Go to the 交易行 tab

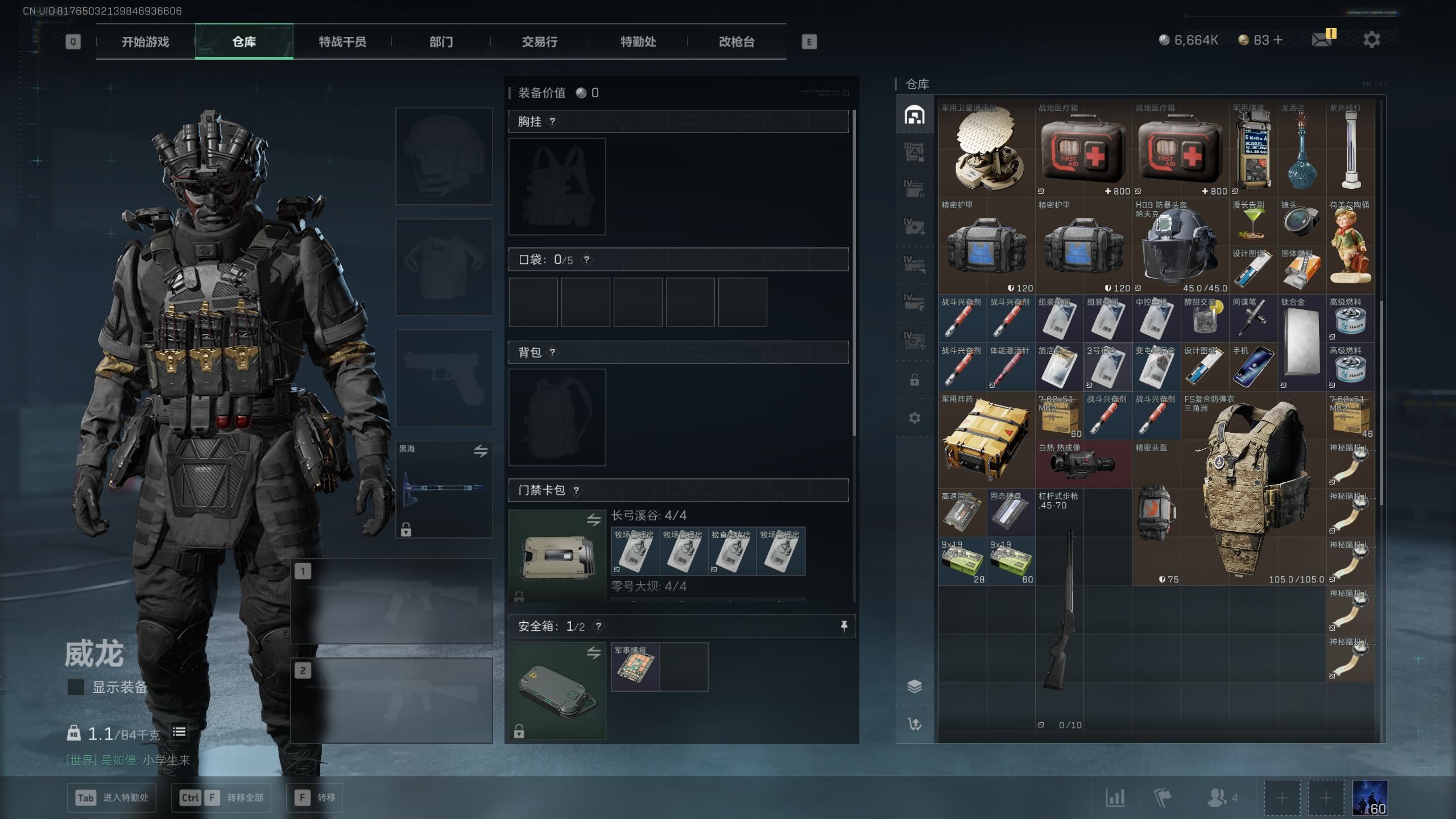[539, 42]
